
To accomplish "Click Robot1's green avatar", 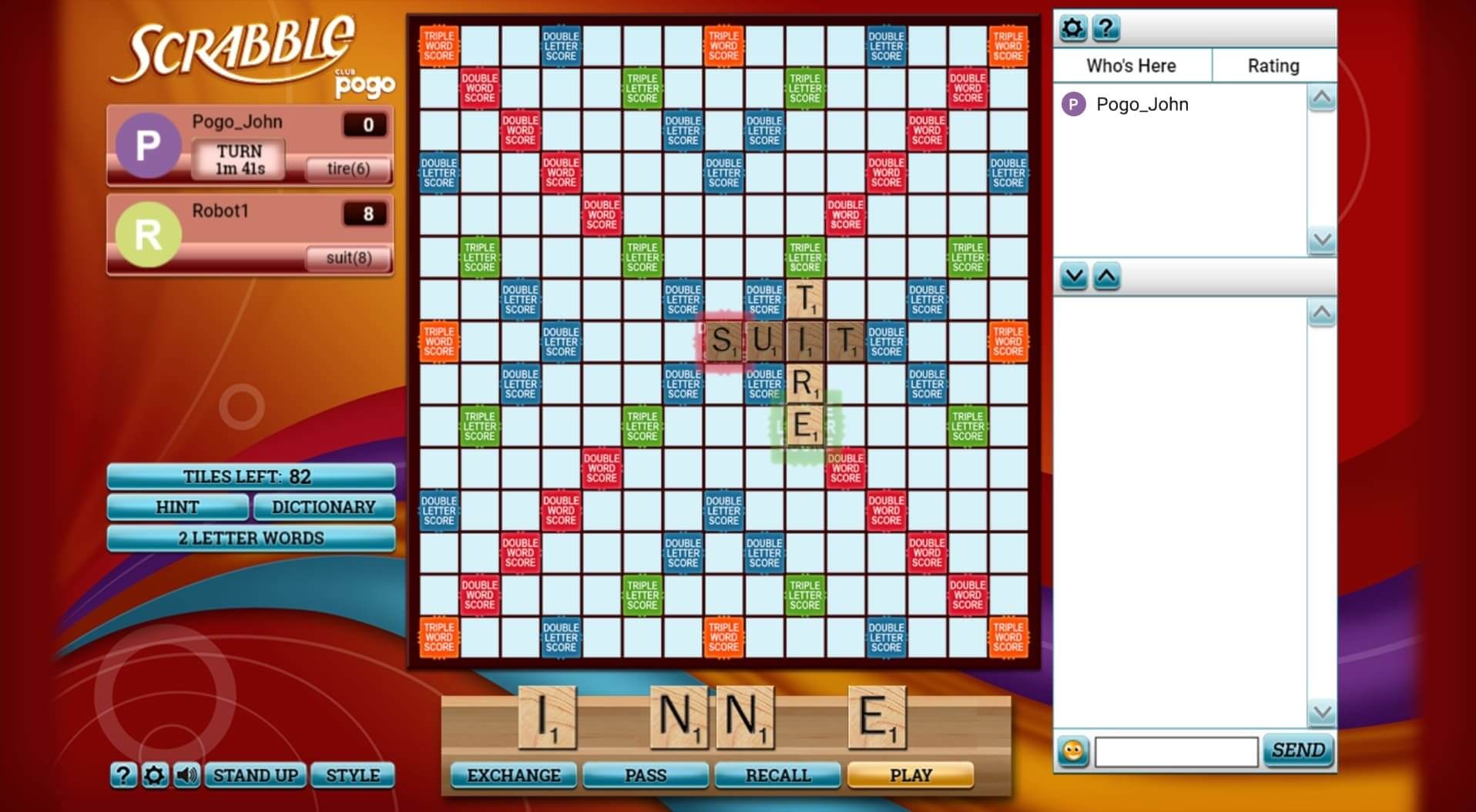I will point(148,235).
